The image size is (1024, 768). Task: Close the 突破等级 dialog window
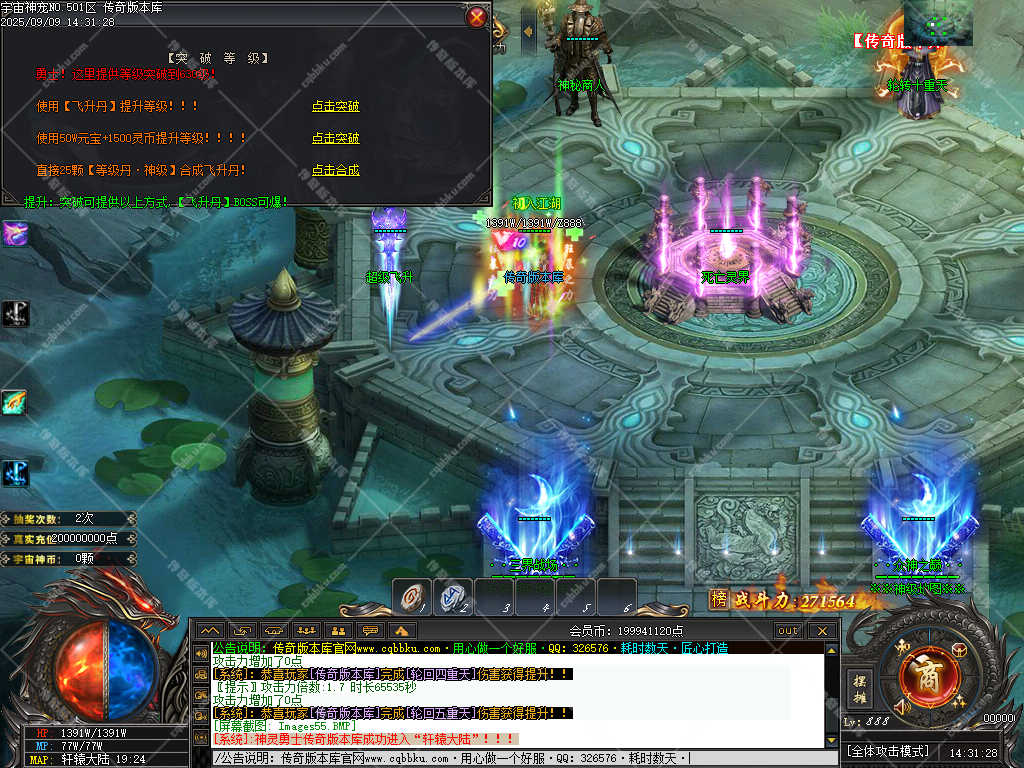(x=478, y=17)
